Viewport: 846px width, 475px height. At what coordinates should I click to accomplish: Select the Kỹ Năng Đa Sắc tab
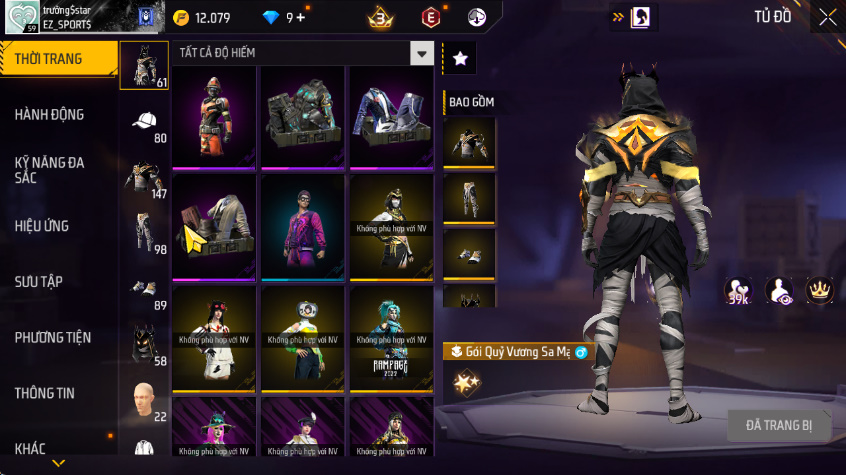[x=50, y=169]
